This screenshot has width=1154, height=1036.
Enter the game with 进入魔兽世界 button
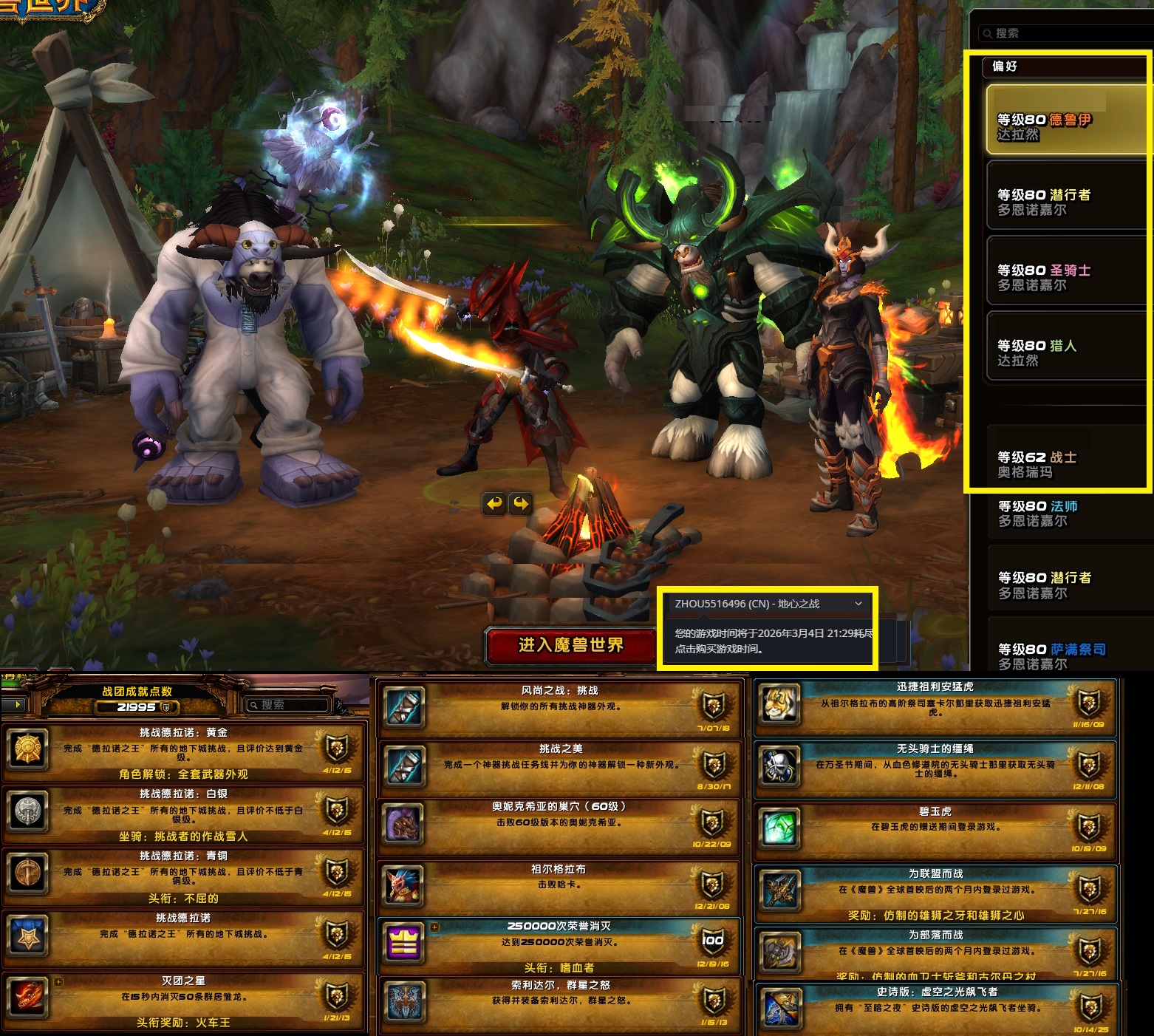[570, 645]
